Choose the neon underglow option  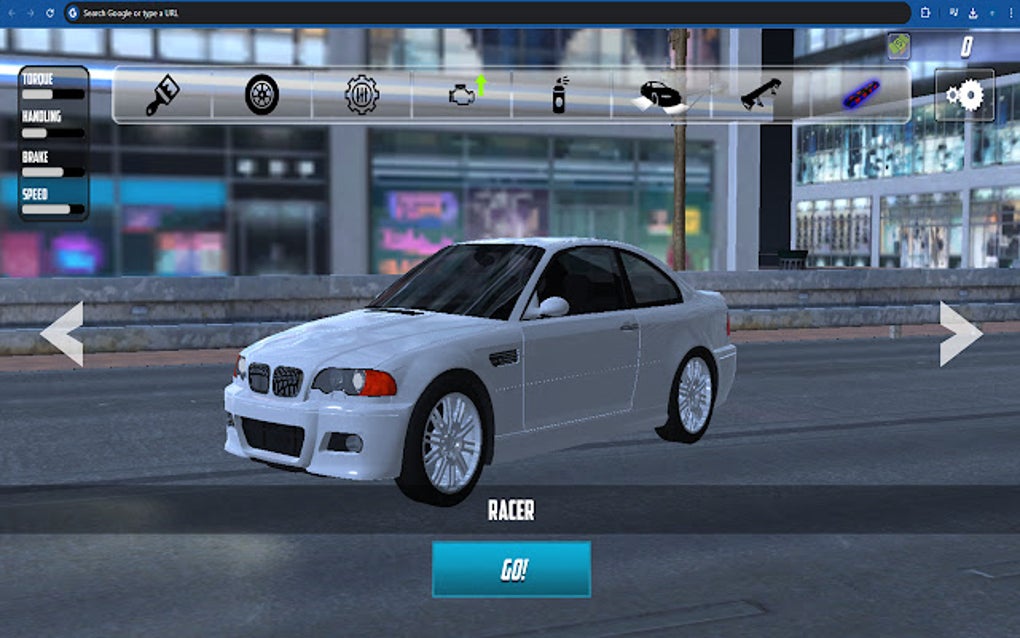click(x=860, y=95)
